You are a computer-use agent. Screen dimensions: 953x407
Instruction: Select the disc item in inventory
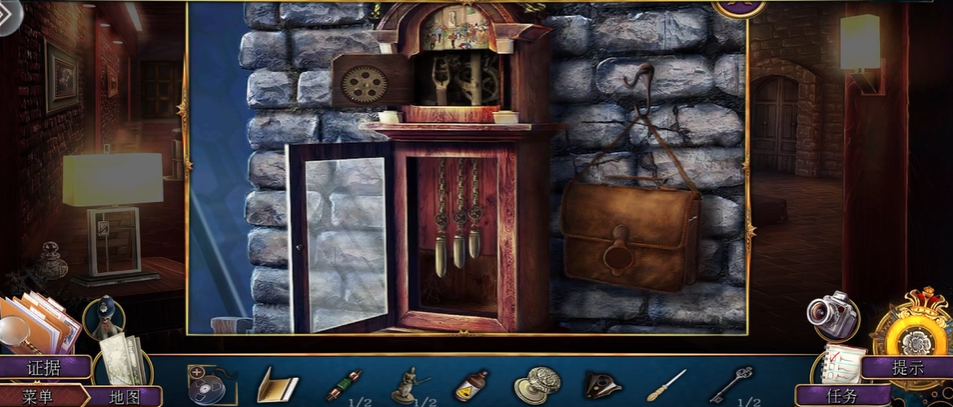click(211, 384)
